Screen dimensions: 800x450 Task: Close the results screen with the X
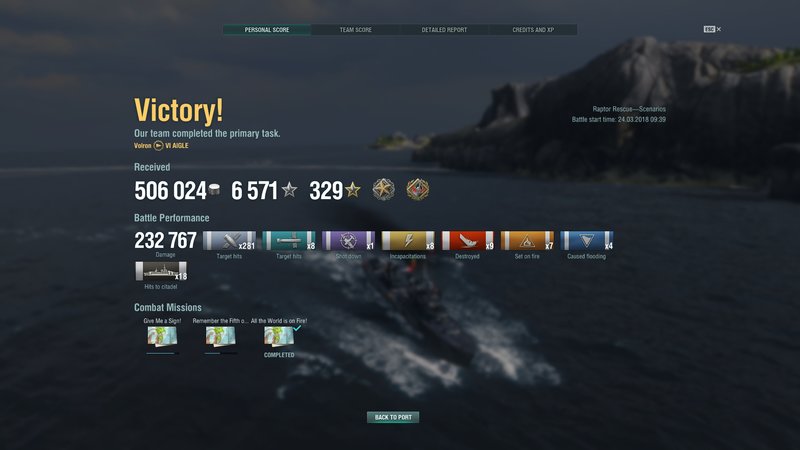click(718, 29)
